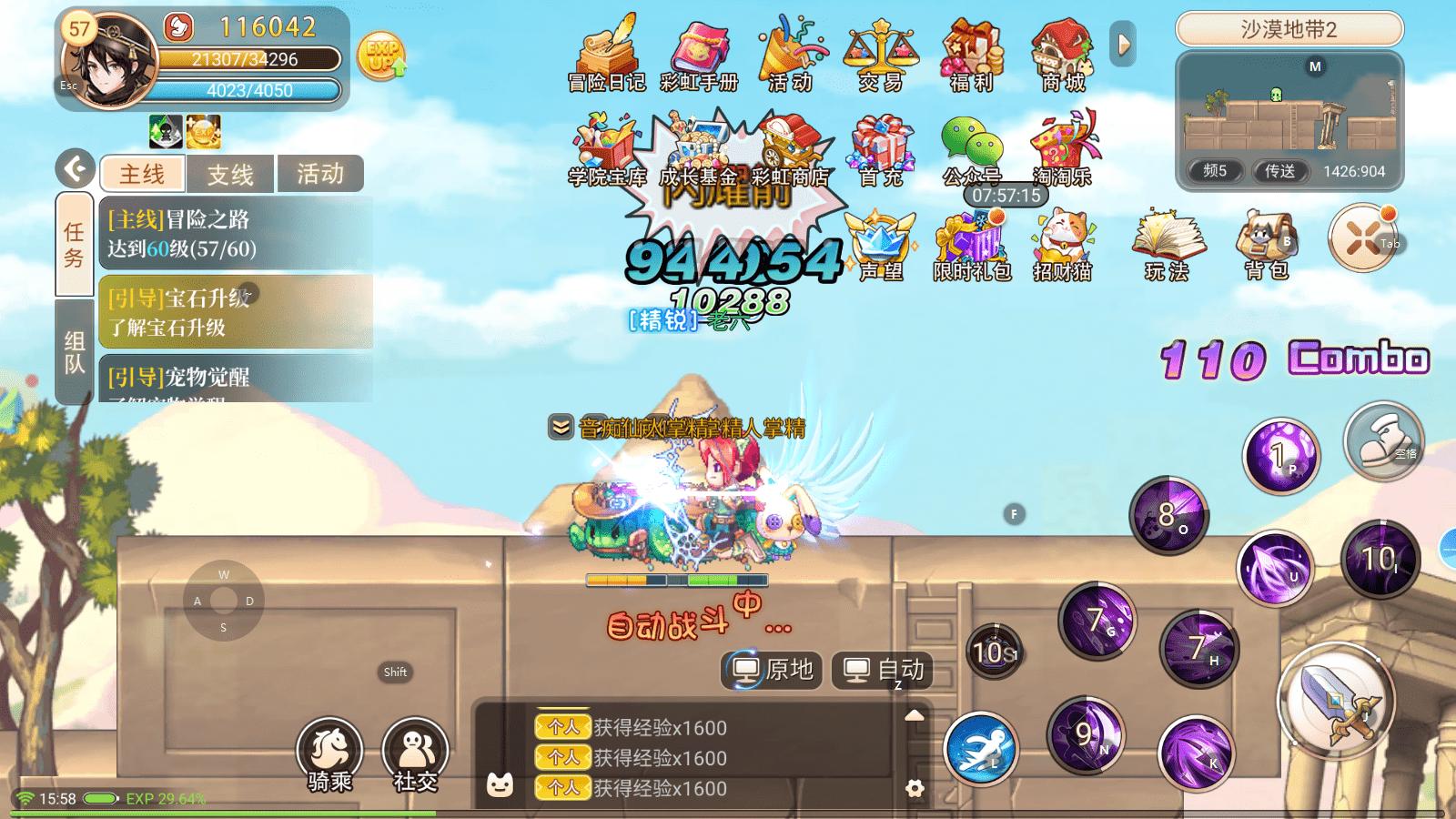Screen dimensions: 1456x819
Task: Switch to the 支线 side quest tab
Action: (230, 174)
